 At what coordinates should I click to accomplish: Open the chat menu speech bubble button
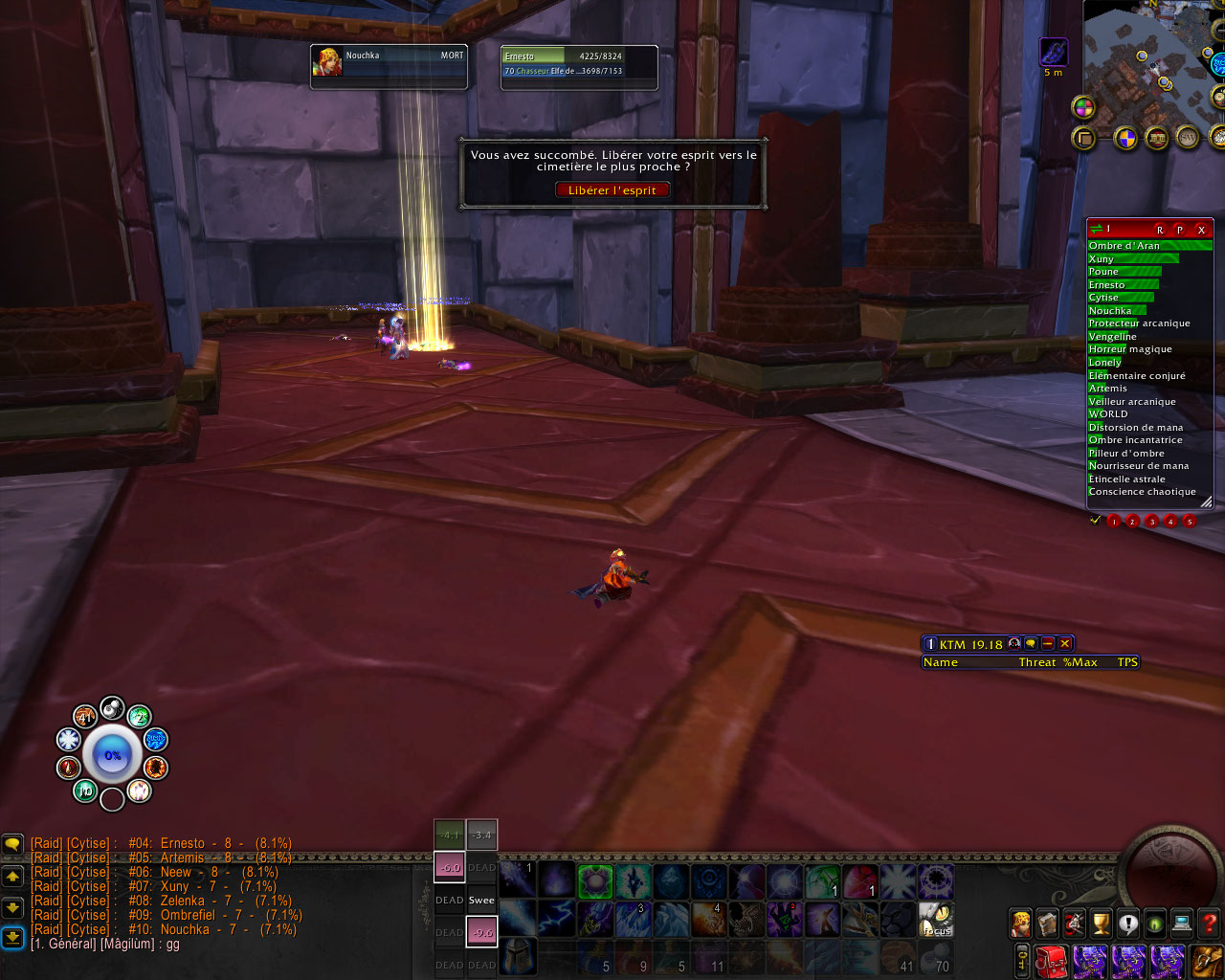point(12,844)
